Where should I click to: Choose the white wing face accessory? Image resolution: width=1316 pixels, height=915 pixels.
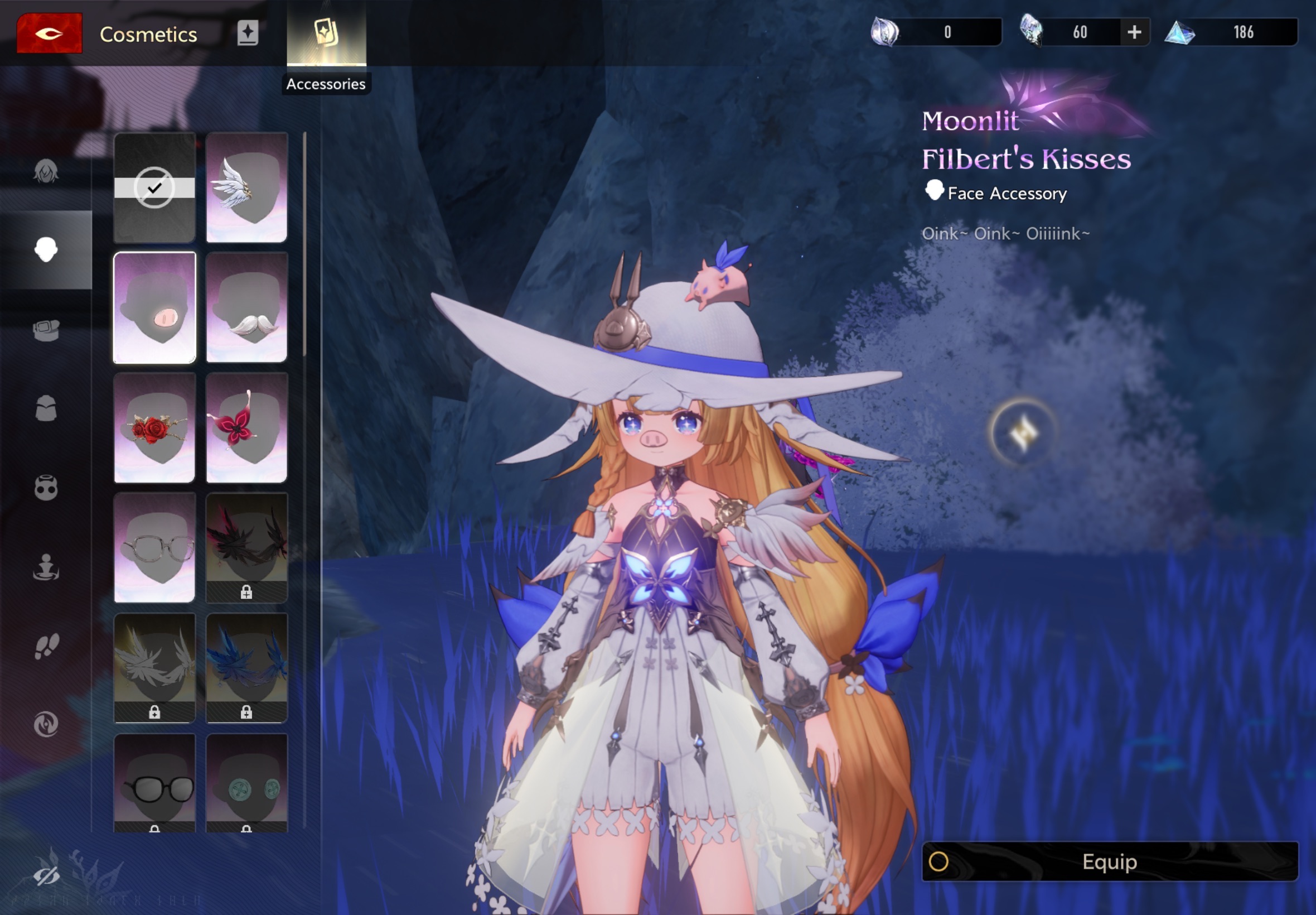[246, 187]
